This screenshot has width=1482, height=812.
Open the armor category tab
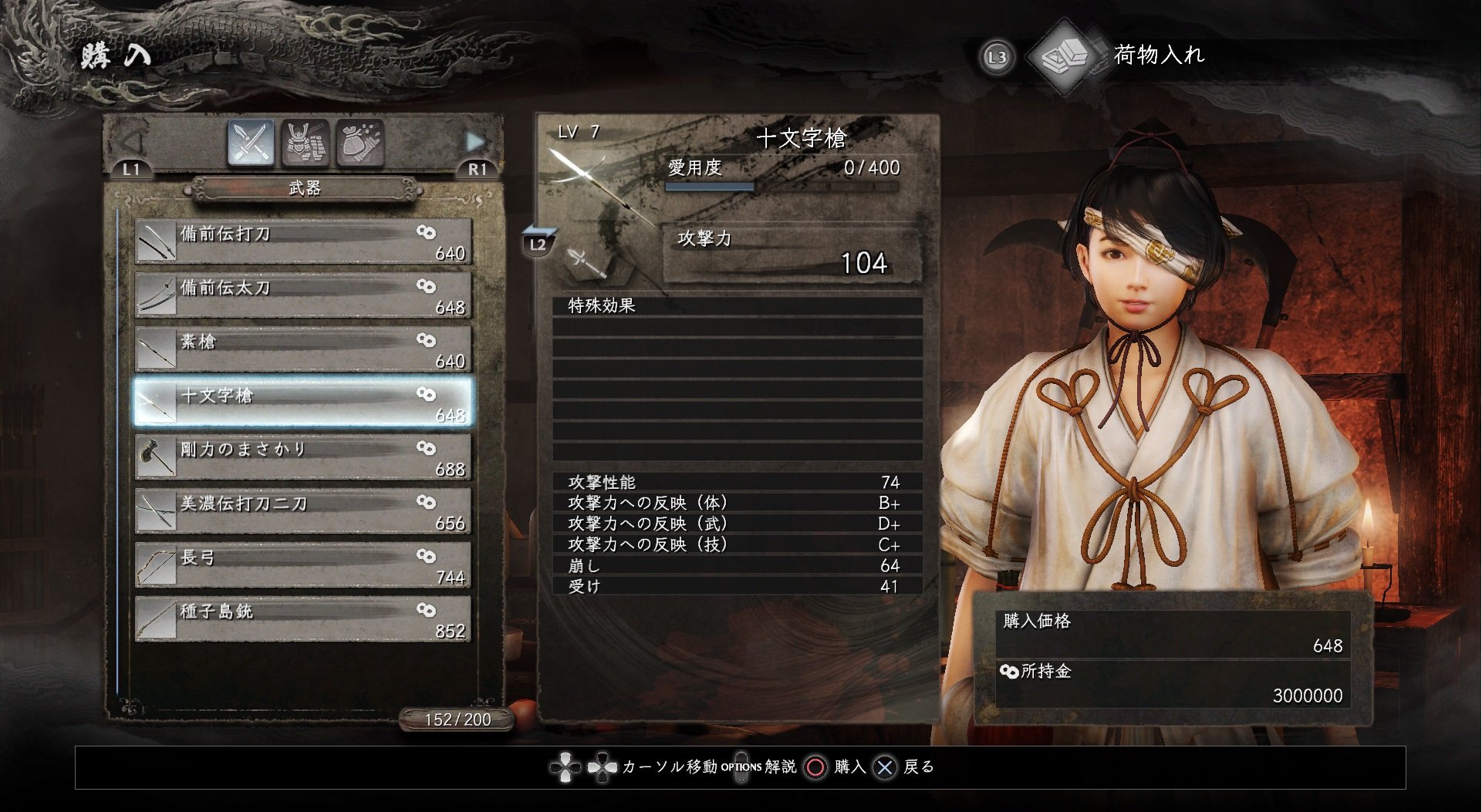(306, 143)
